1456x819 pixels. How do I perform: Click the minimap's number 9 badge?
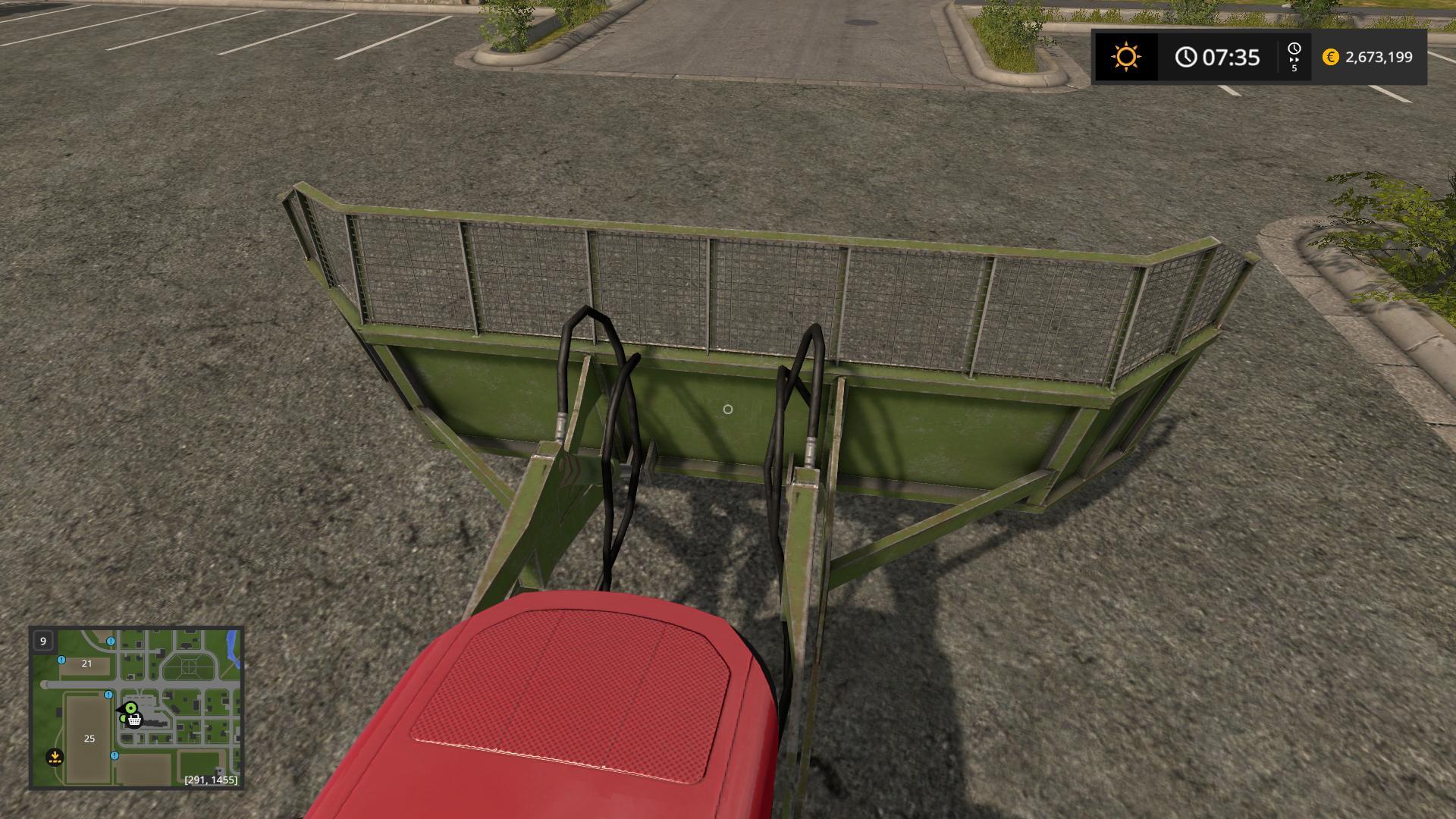(43, 641)
